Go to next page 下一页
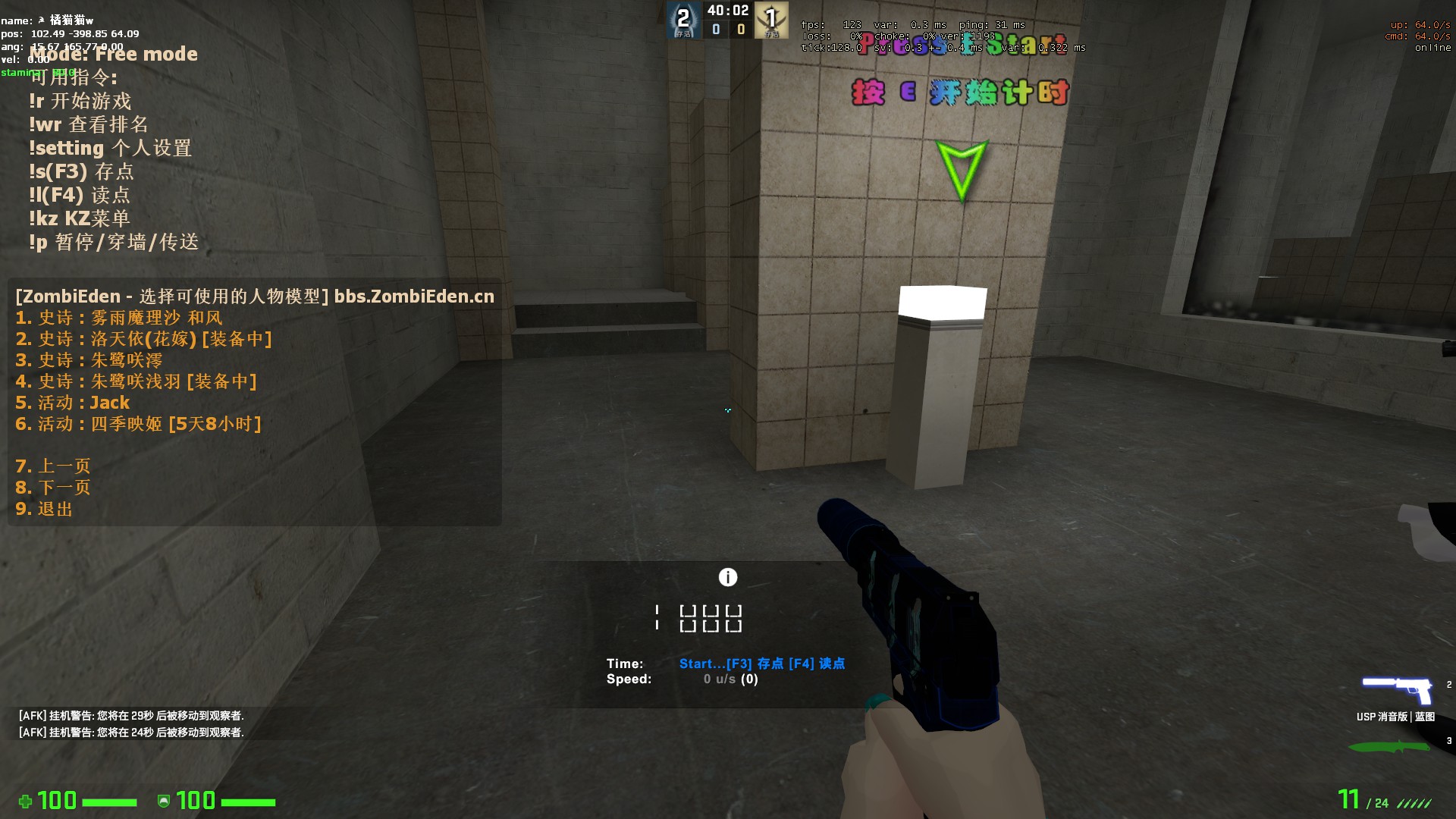This screenshot has width=1456, height=819. click(x=53, y=488)
